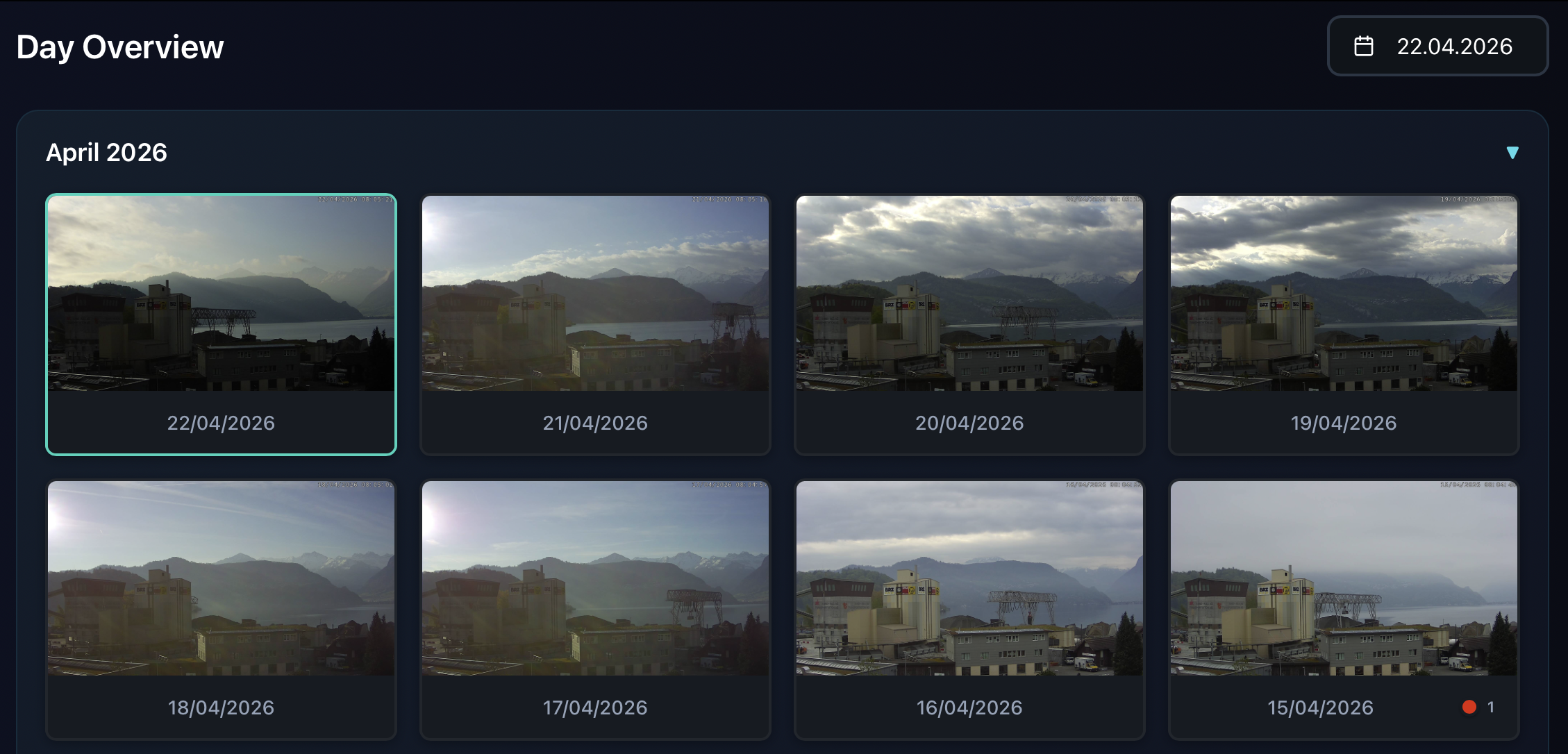Screen dimensions: 1568x754
Task: Click the disclosure triangle beside April 2026
Action: point(1513,152)
